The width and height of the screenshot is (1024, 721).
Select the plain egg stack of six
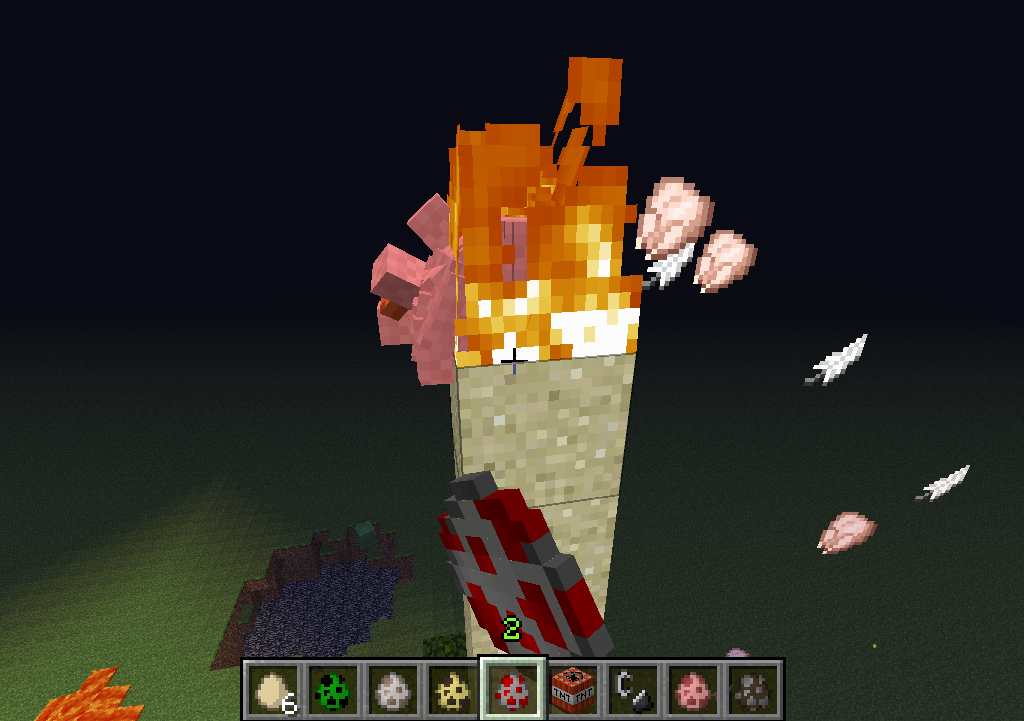coord(273,688)
